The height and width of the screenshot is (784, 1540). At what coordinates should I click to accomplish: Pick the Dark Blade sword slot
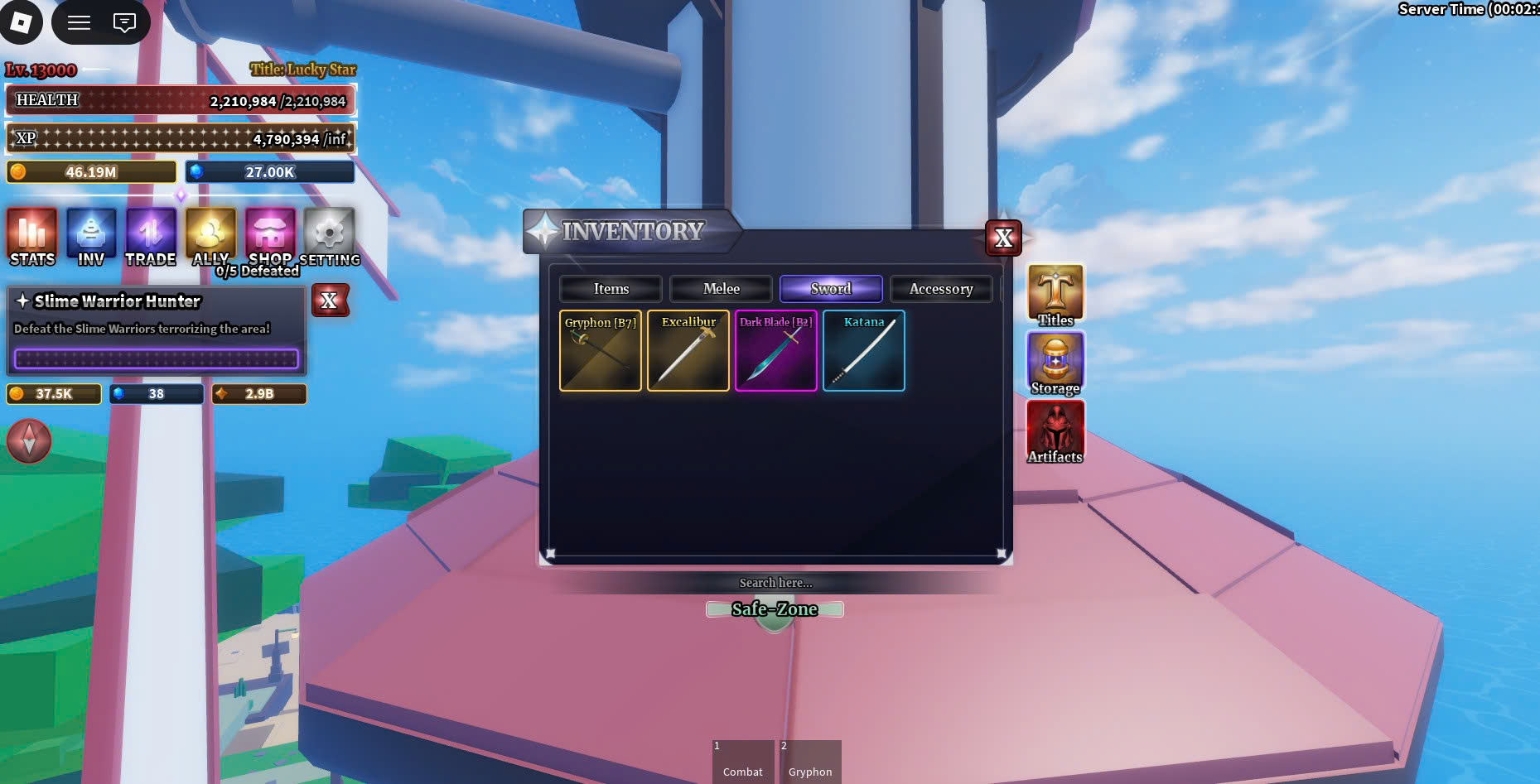click(x=776, y=351)
